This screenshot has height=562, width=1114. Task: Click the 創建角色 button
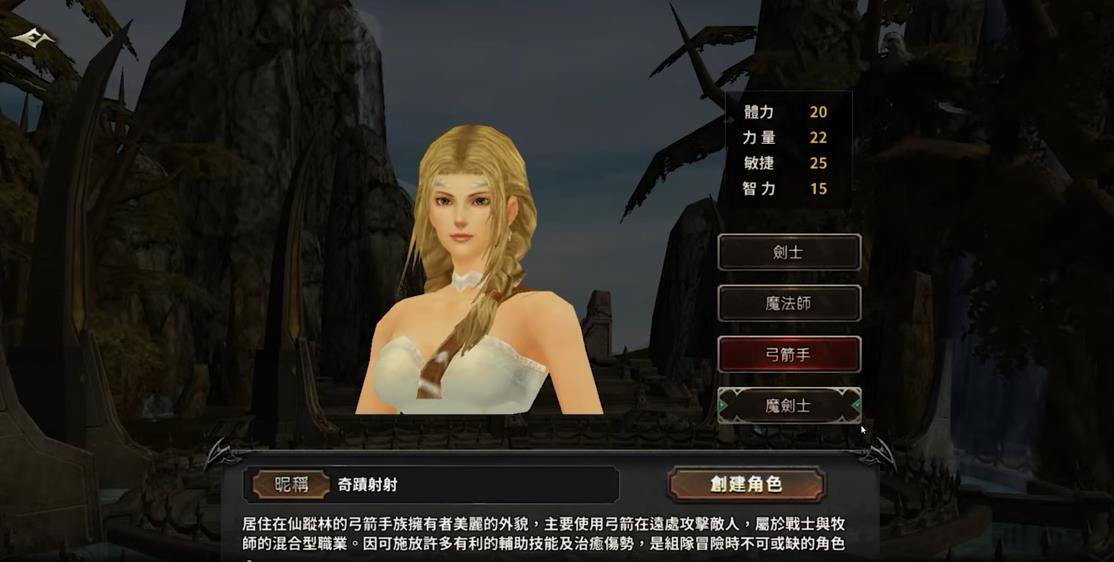click(x=746, y=484)
